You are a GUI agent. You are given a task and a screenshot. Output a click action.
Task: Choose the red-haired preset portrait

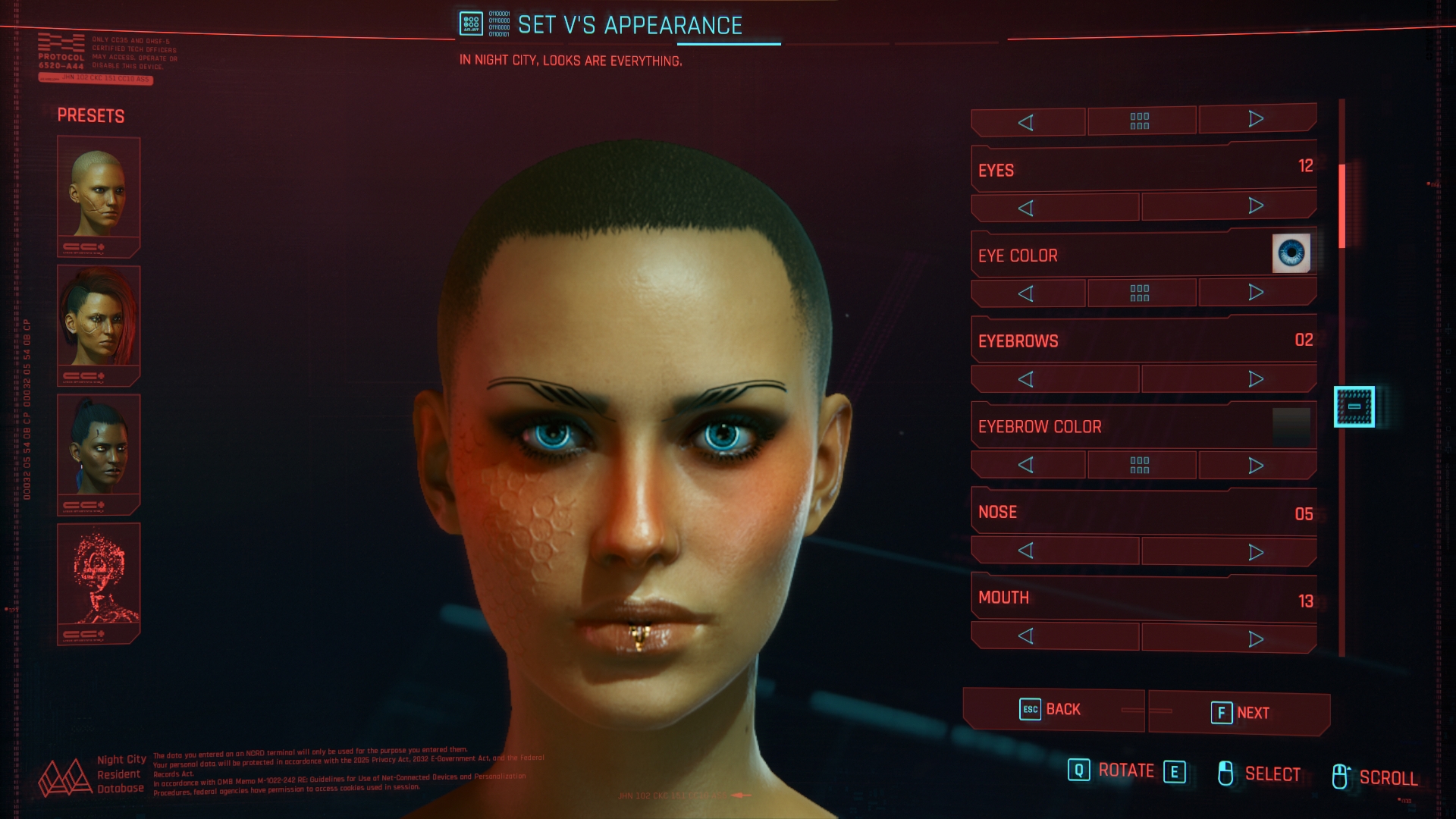[99, 318]
